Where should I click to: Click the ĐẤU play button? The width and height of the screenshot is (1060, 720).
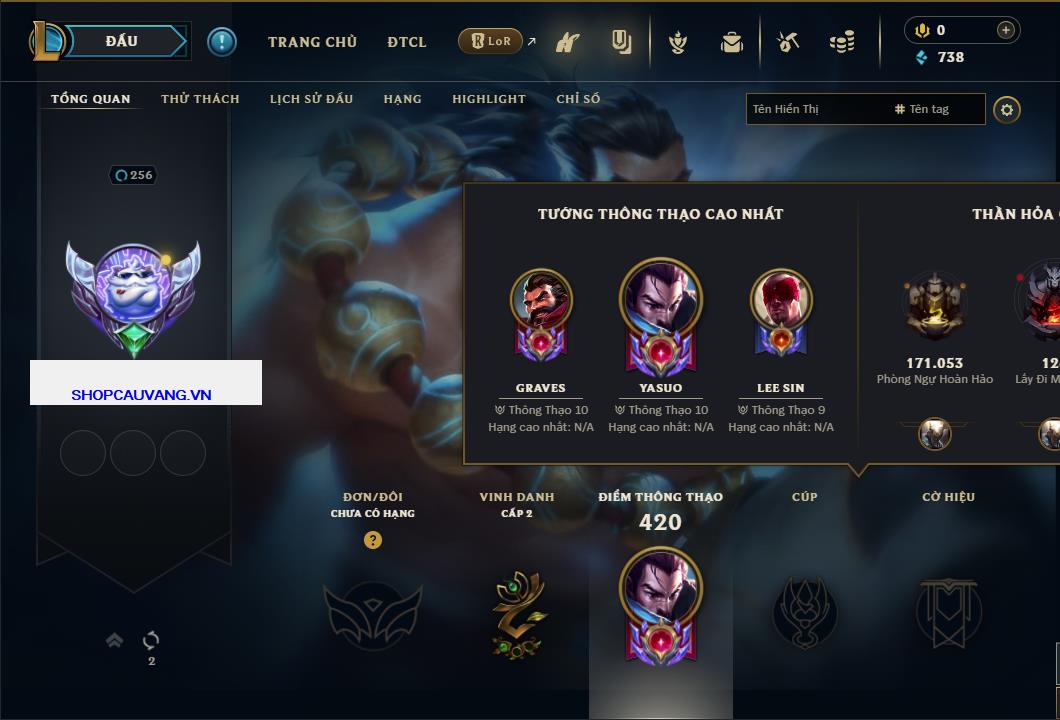[122, 41]
